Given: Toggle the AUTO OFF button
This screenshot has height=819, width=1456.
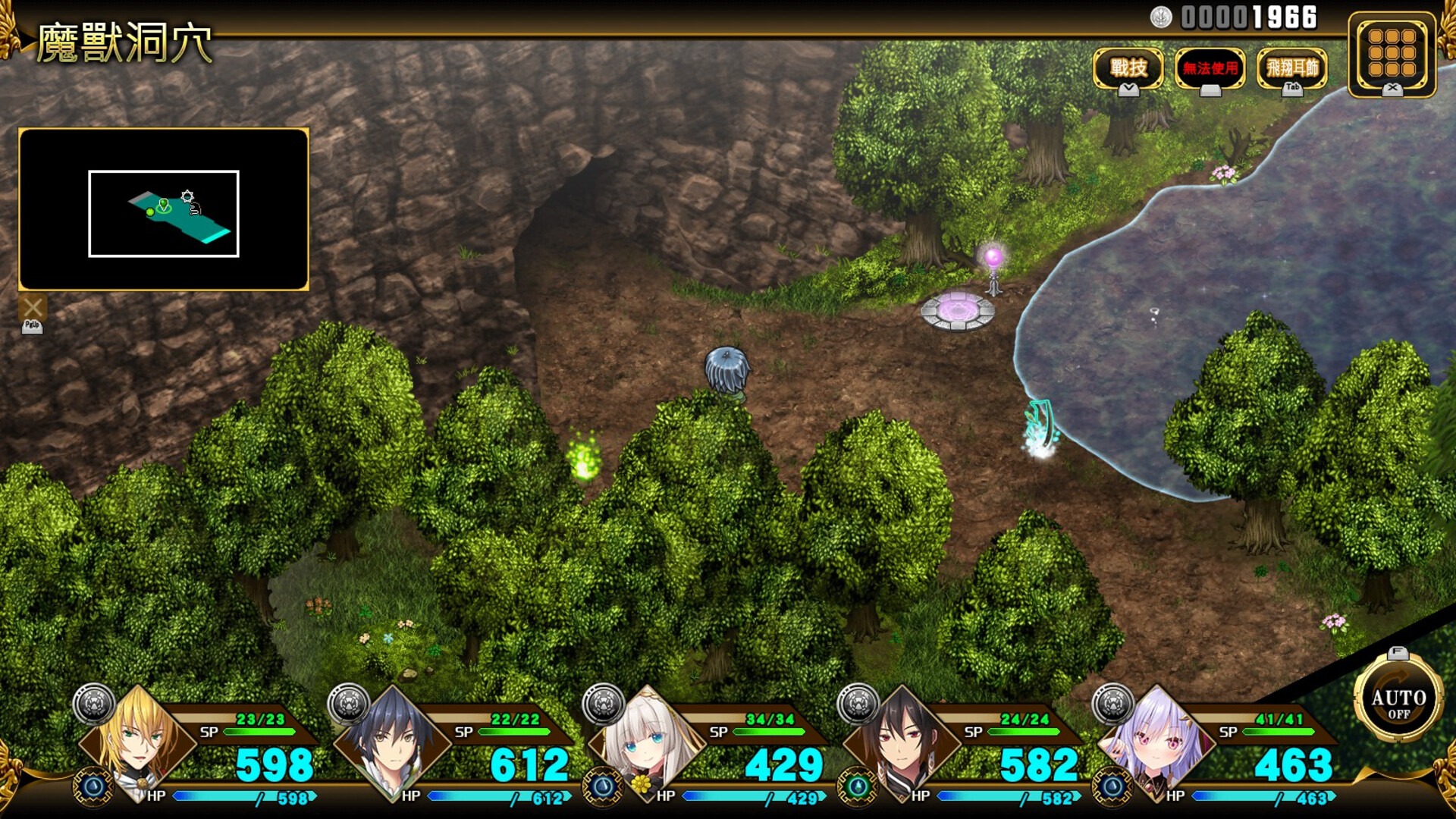Looking at the screenshot, I should pos(1398,701).
